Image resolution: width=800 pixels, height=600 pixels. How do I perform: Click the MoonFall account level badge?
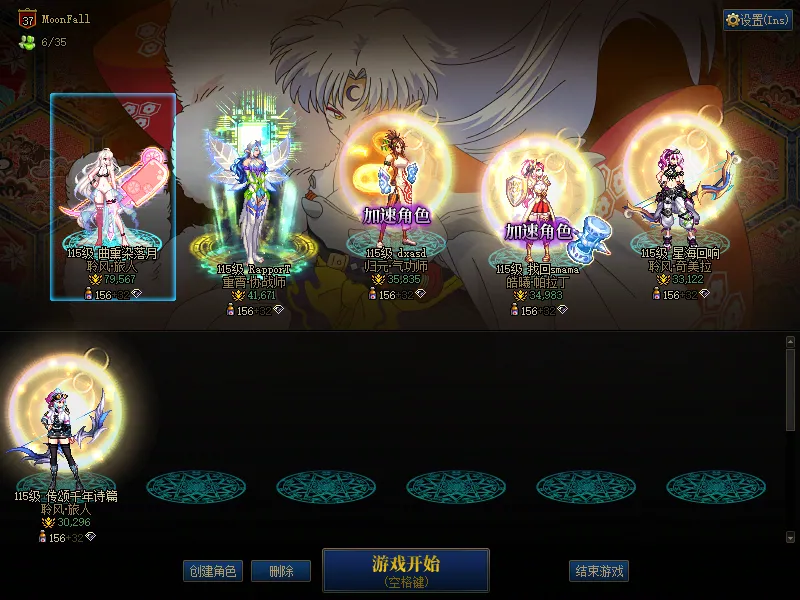tap(28, 19)
